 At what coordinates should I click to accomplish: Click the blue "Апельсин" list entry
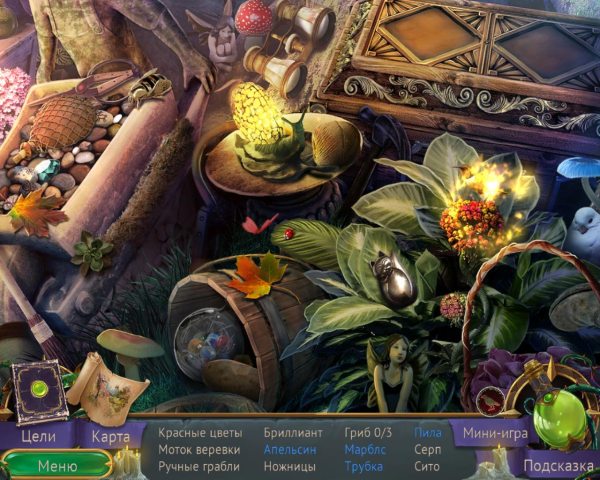292,449
